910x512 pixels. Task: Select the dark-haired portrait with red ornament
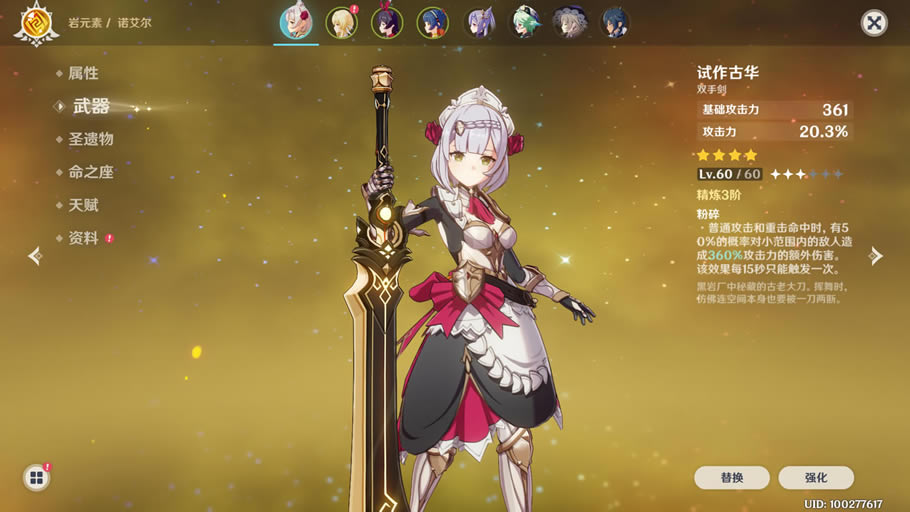(x=387, y=23)
